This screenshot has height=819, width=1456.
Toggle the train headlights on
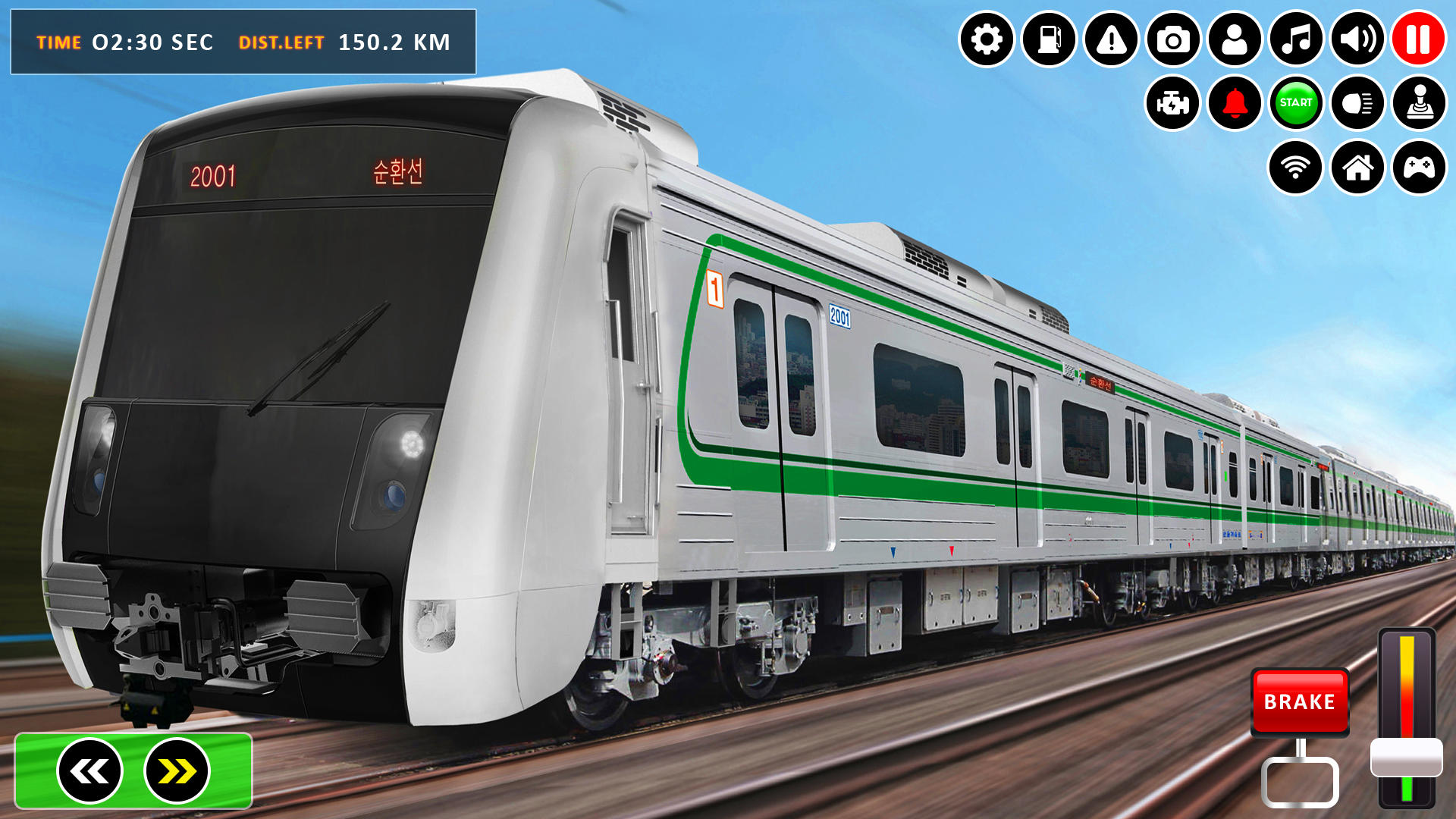tap(1357, 104)
